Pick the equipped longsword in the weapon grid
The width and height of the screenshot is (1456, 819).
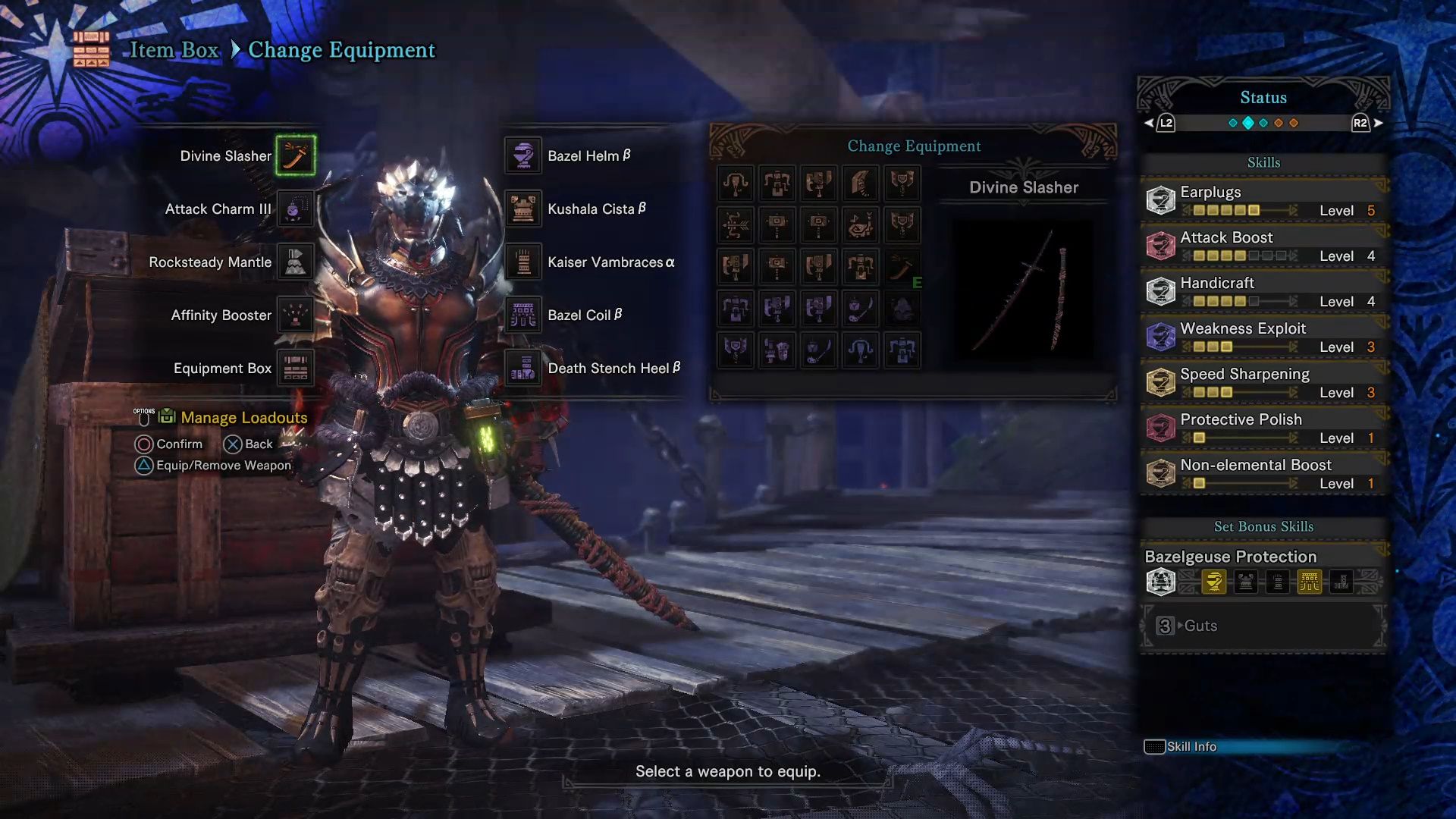(x=902, y=267)
